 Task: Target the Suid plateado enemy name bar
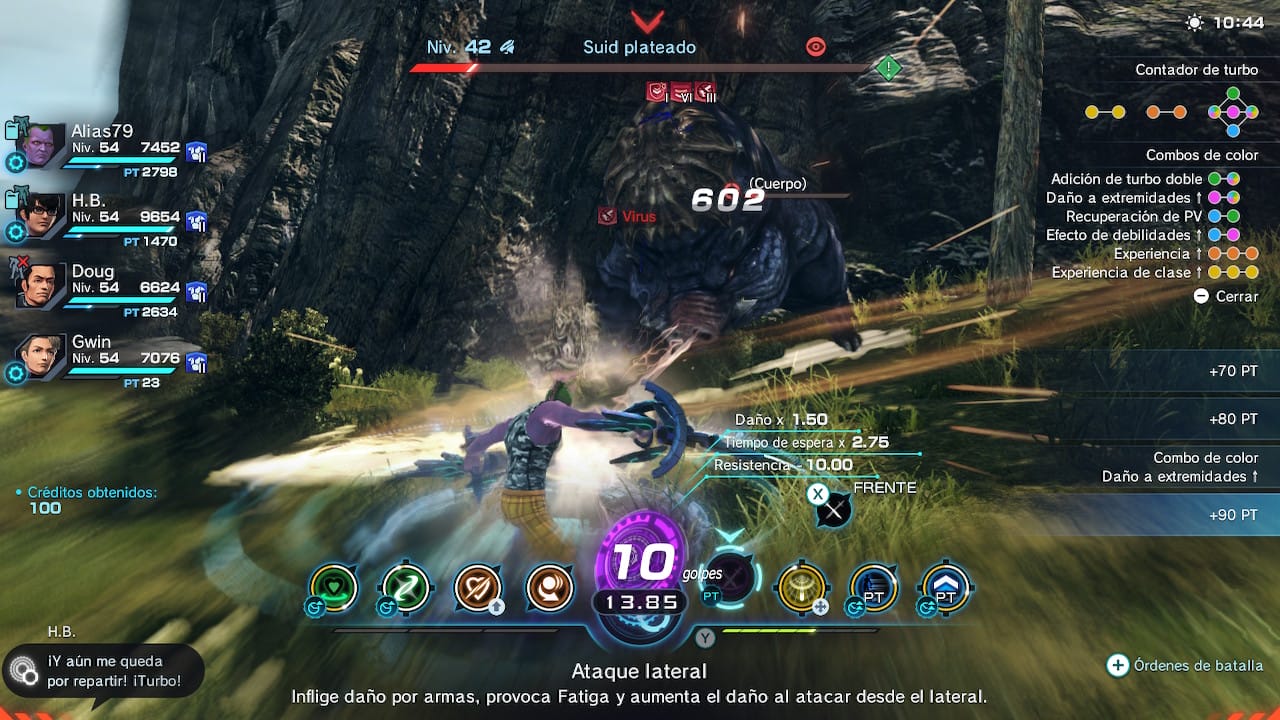(639, 47)
